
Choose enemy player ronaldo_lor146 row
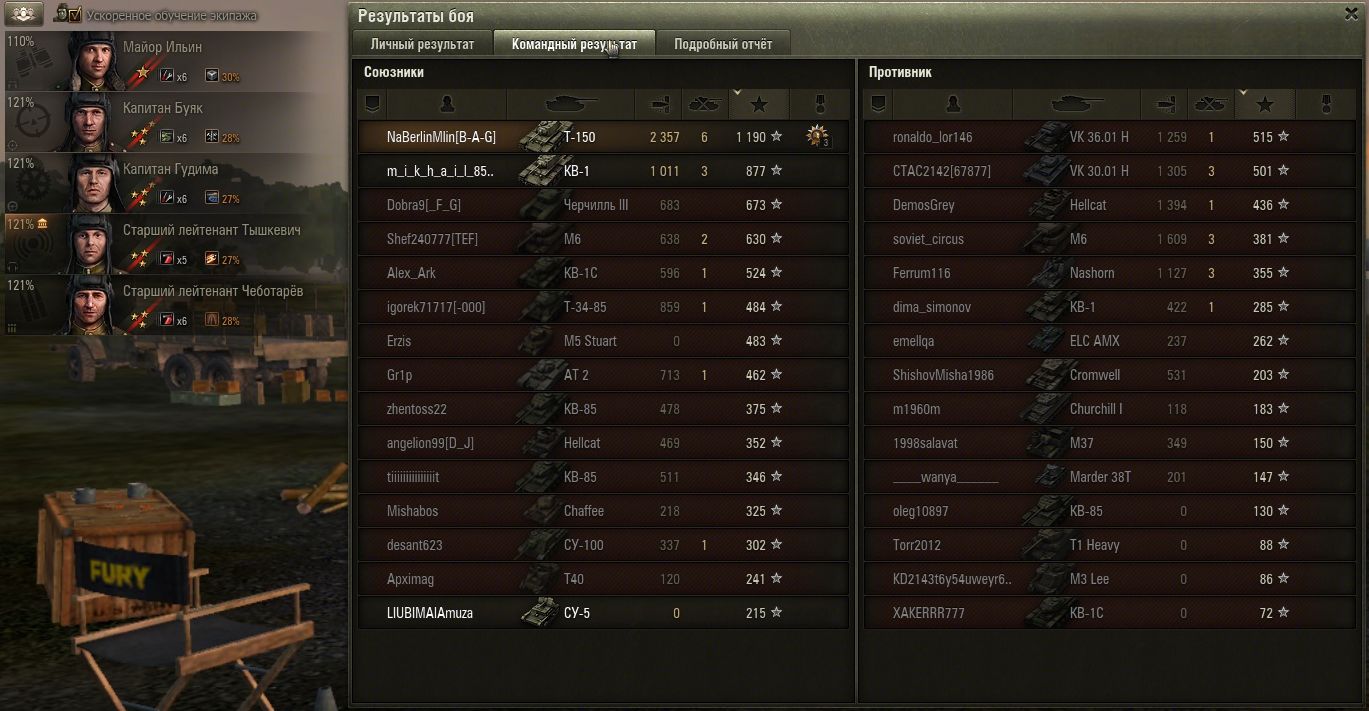pyautogui.click(x=932, y=137)
